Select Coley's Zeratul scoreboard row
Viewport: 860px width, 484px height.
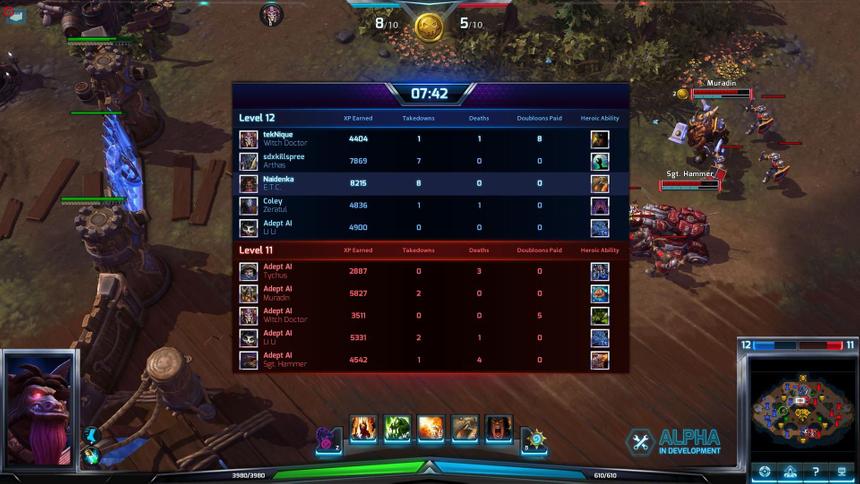click(430, 205)
